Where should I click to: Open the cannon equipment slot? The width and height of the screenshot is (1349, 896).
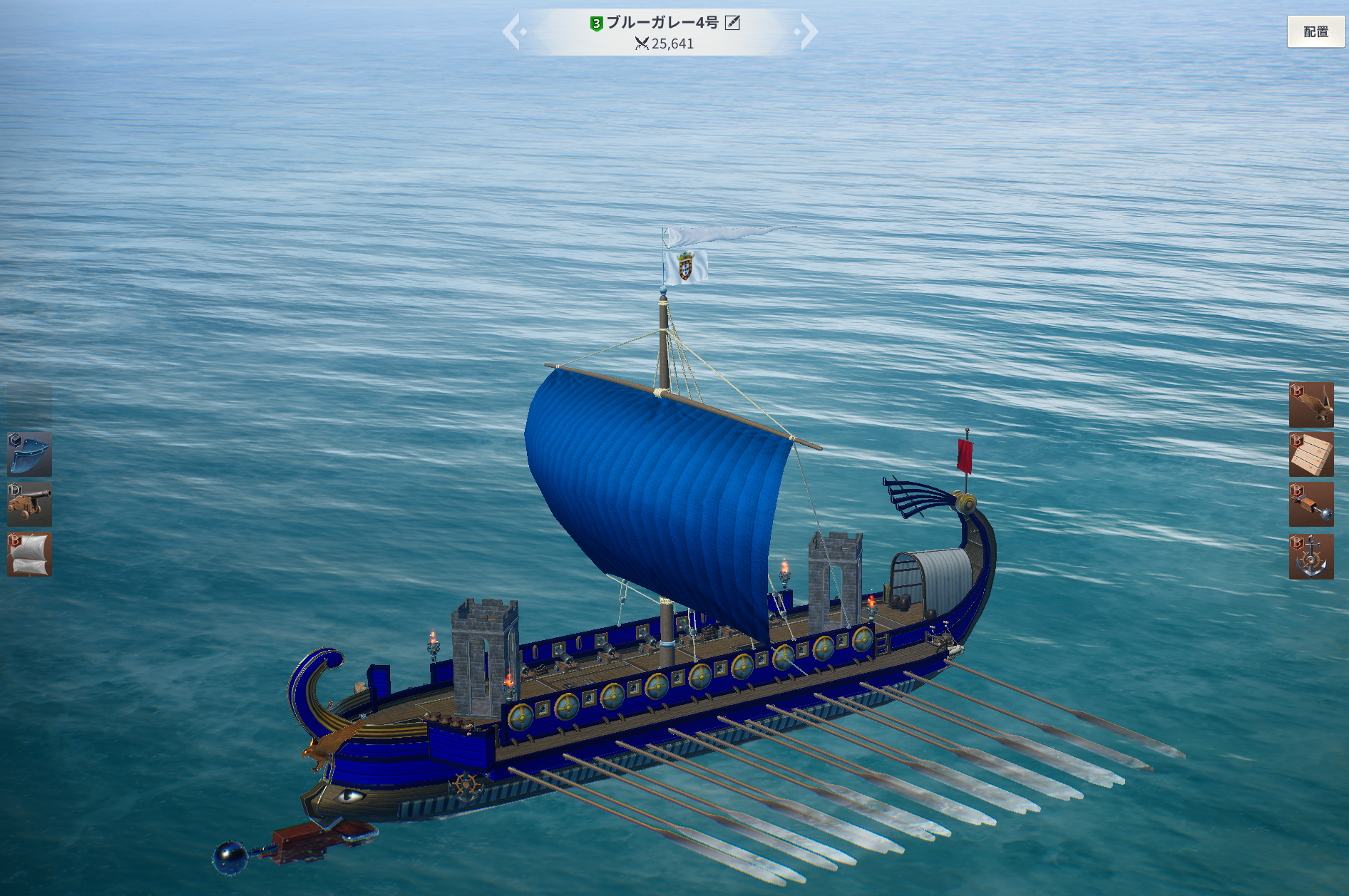30,504
